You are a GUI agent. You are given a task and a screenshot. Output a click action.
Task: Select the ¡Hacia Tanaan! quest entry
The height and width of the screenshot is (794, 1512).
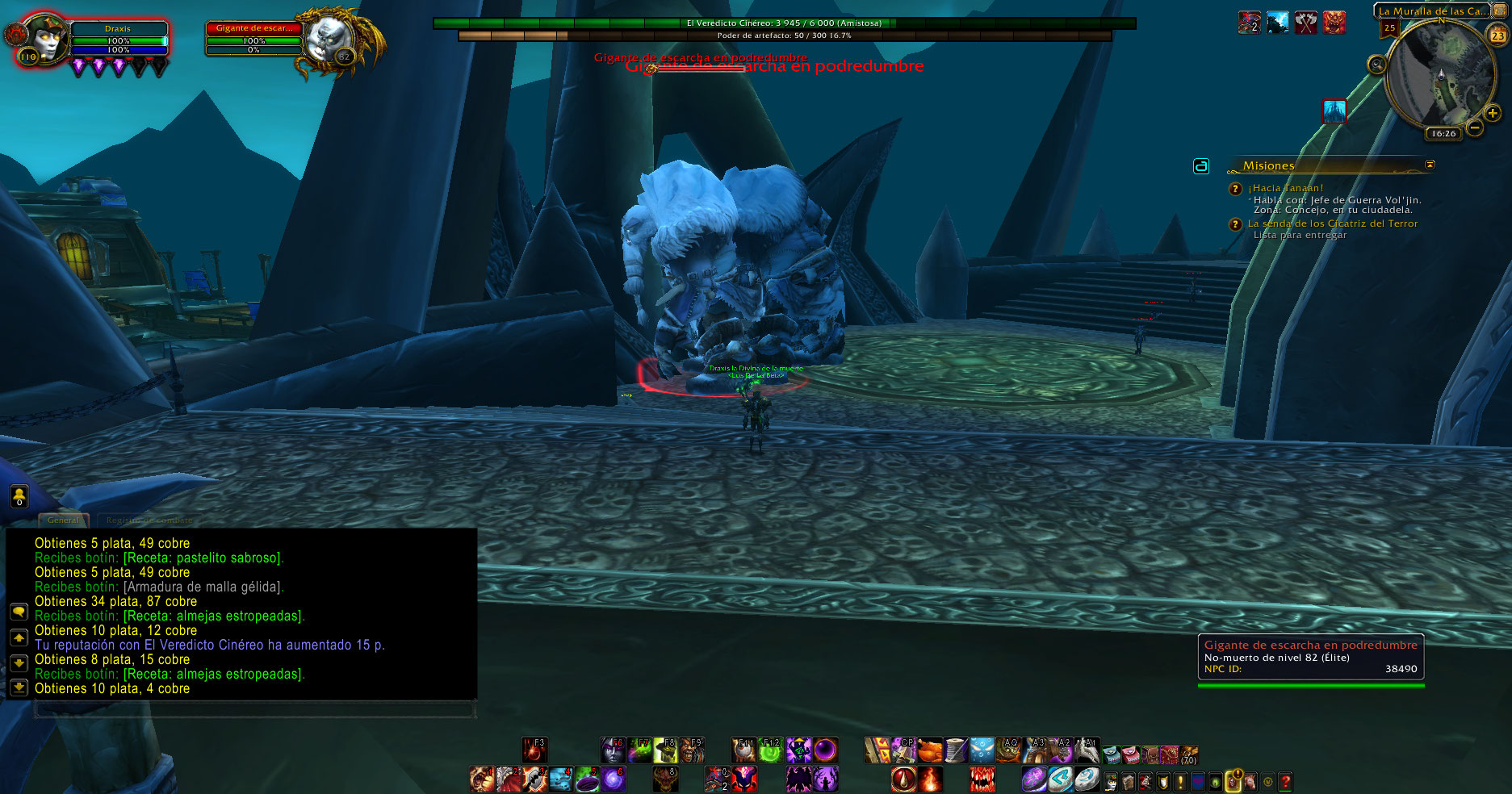tap(1285, 188)
